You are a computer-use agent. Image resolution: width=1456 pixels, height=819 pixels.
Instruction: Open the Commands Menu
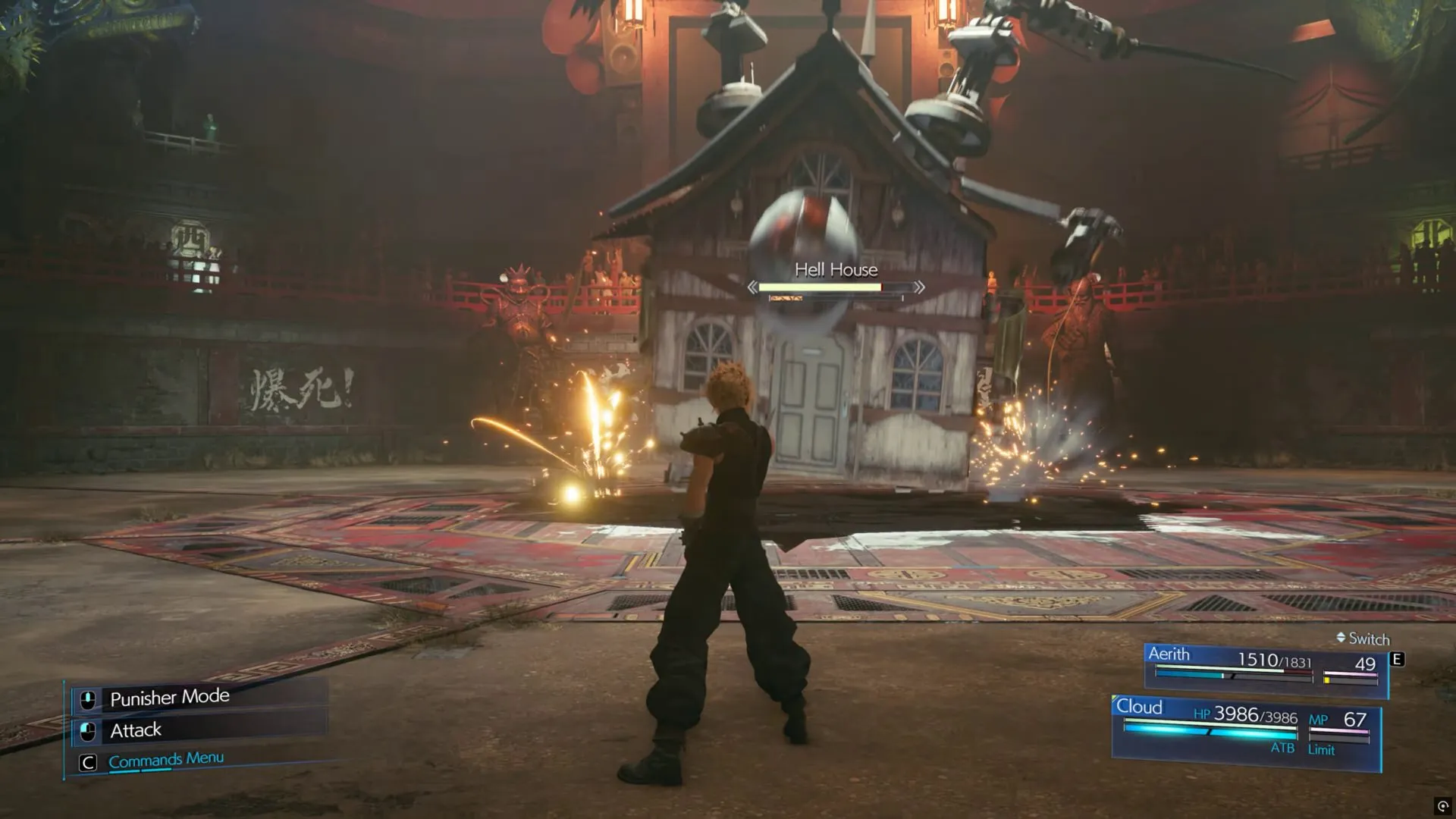[x=165, y=759]
